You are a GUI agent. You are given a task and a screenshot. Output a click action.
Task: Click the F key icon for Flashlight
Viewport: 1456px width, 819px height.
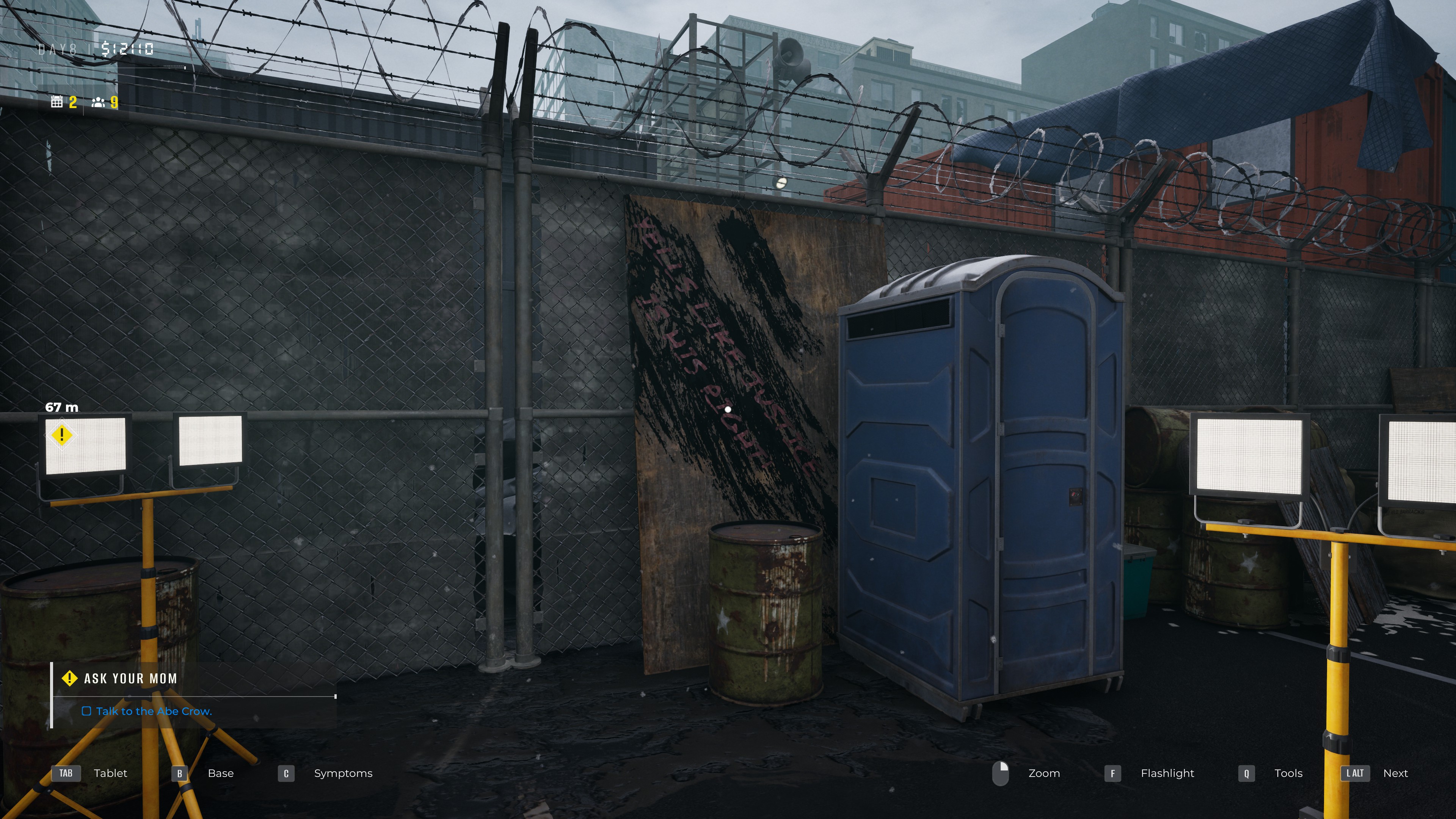click(x=1112, y=773)
